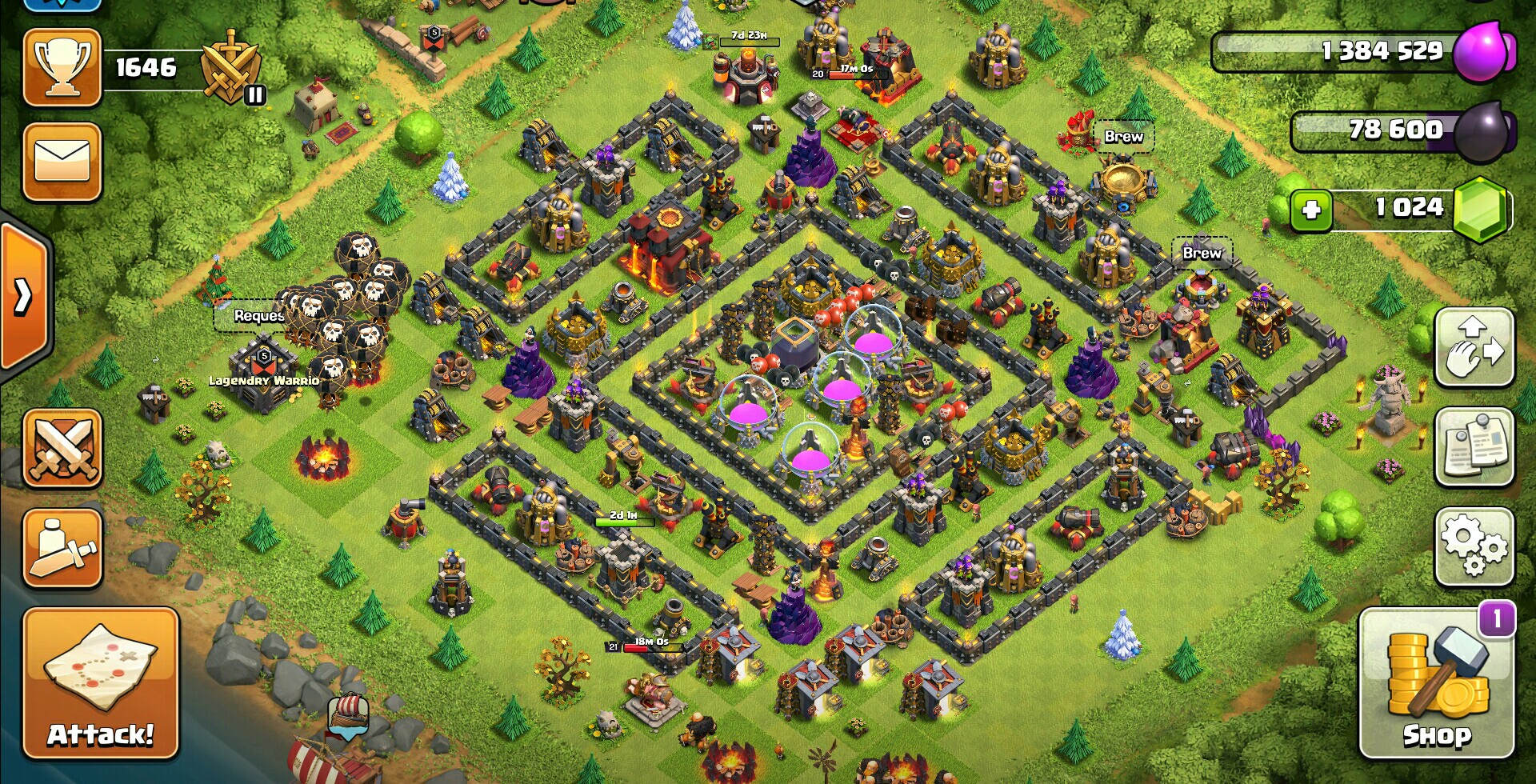Tap the Request bubble above clan castle
This screenshot has width=1536, height=784.
click(258, 316)
